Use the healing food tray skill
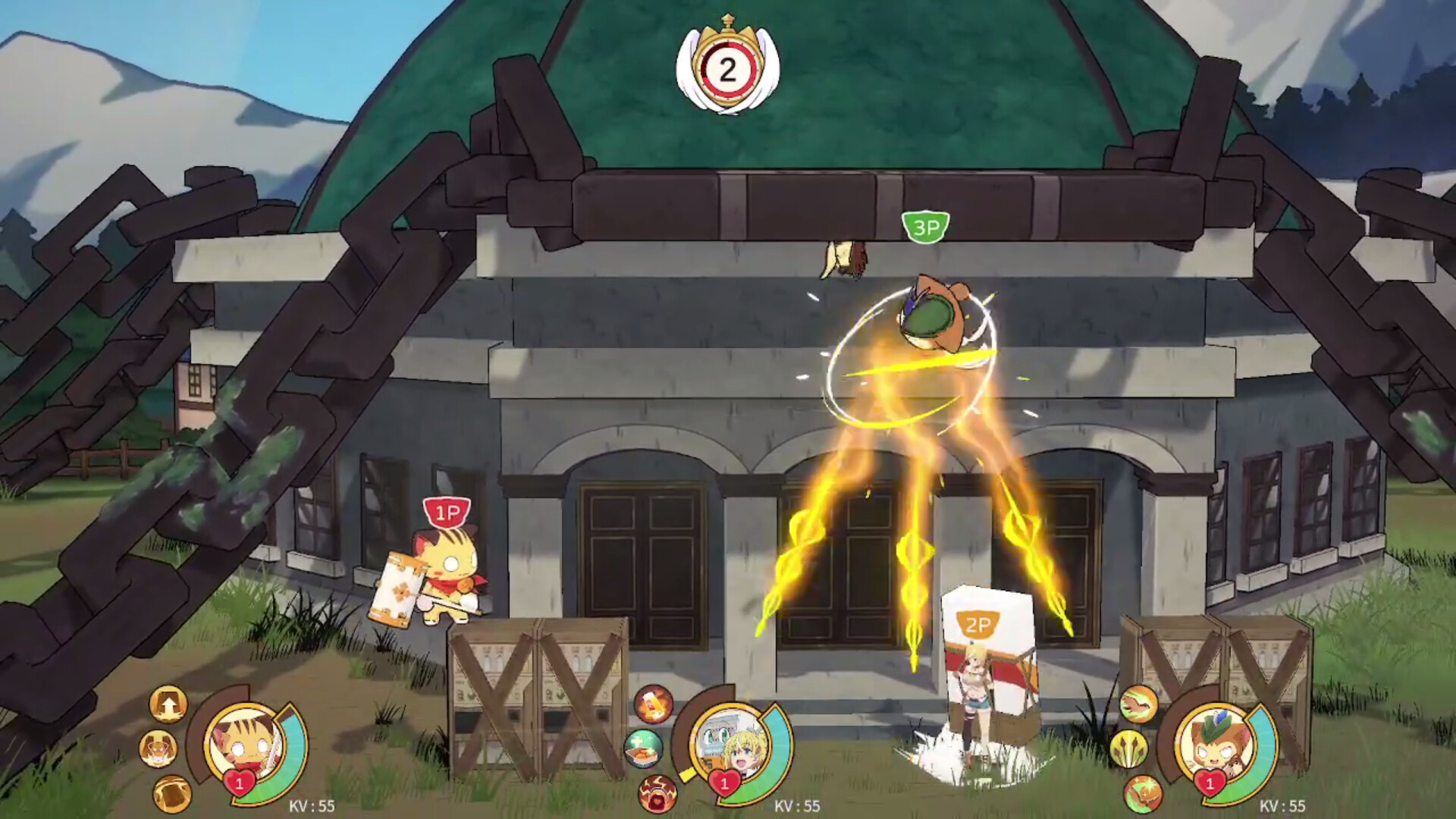Viewport: 1456px width, 819px height. 643,748
